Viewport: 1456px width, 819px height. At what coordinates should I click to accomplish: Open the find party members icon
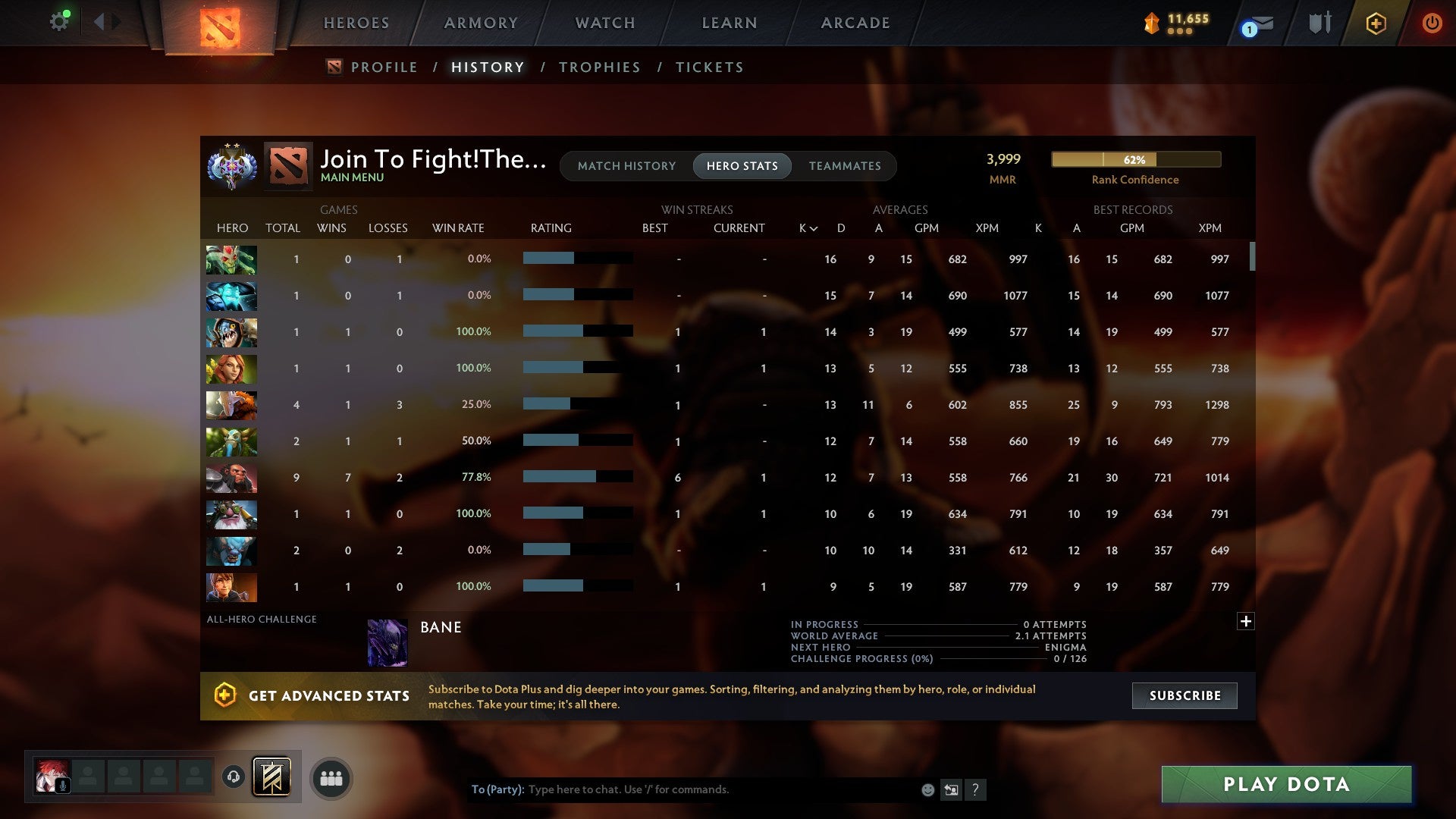330,778
